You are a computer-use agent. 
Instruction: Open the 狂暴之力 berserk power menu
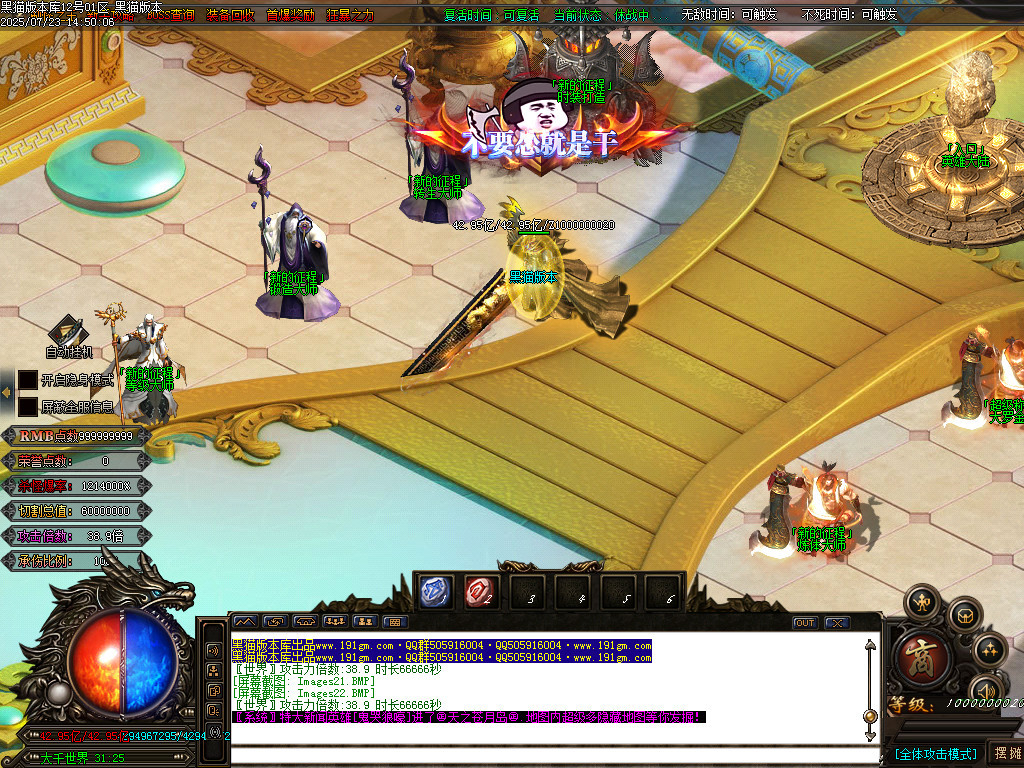click(349, 15)
